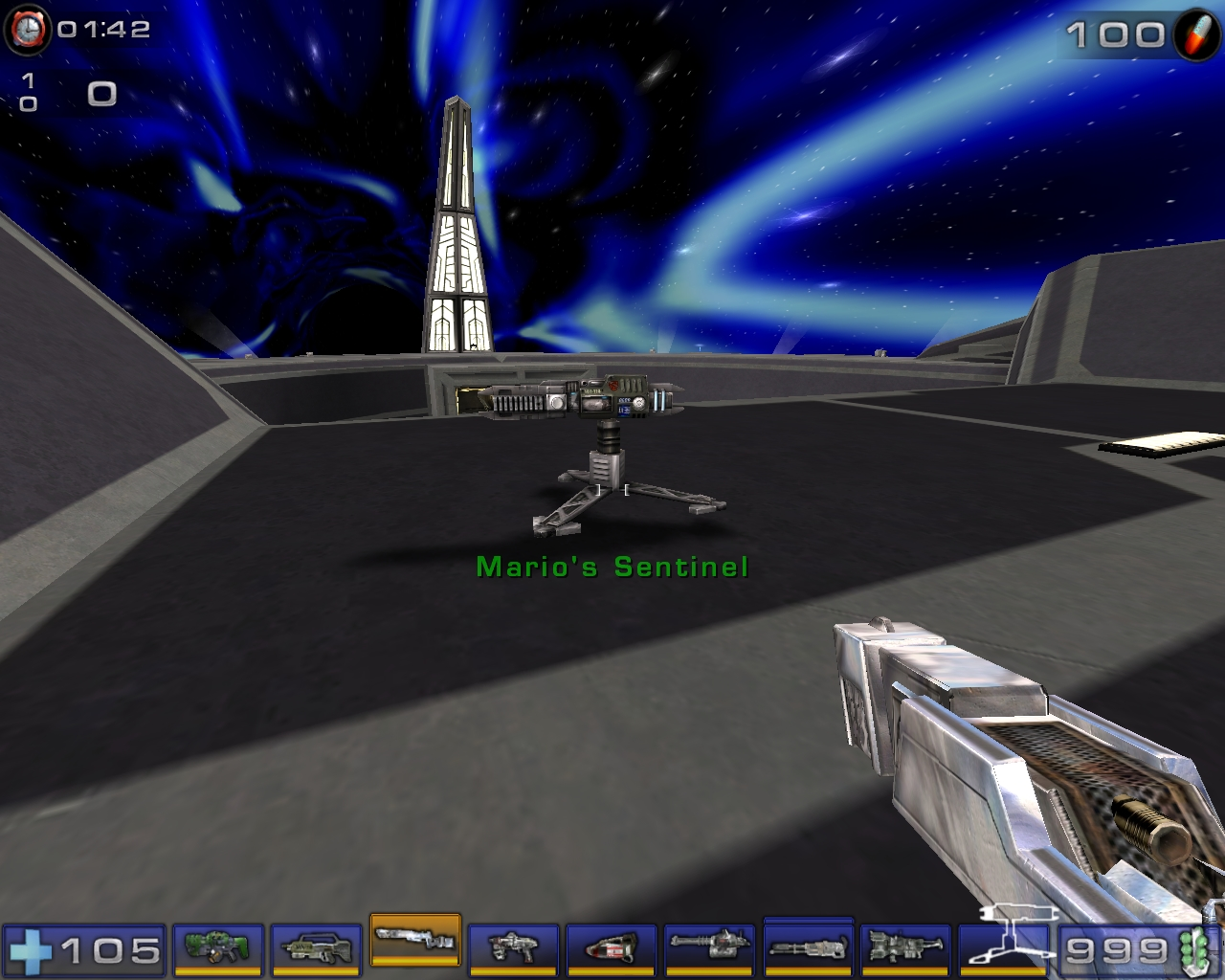The image size is (1225, 980).
Task: Click the Mario's Sentinel label
Action: tap(612, 566)
